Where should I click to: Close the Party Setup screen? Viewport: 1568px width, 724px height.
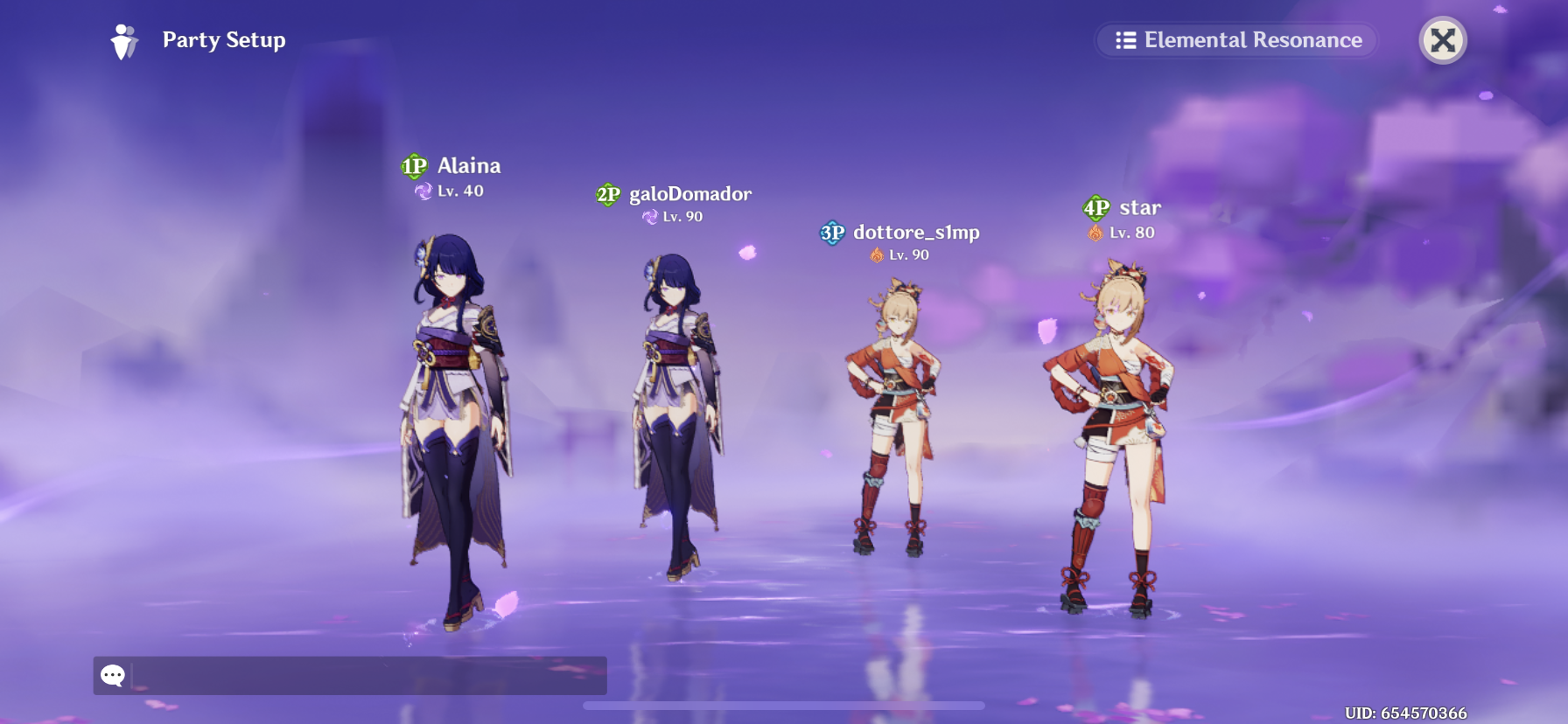tap(1443, 40)
